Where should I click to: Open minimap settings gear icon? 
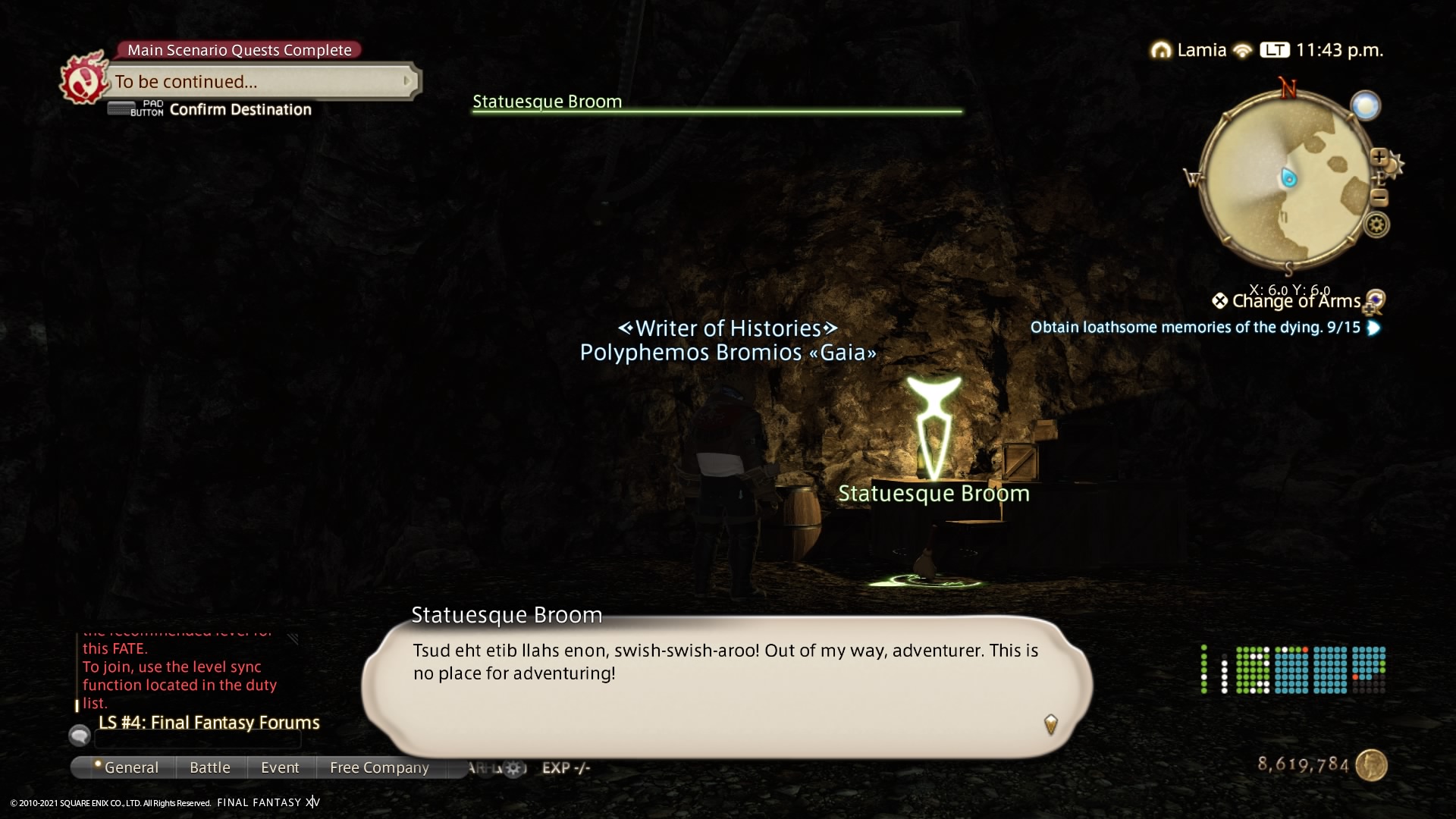[1376, 224]
